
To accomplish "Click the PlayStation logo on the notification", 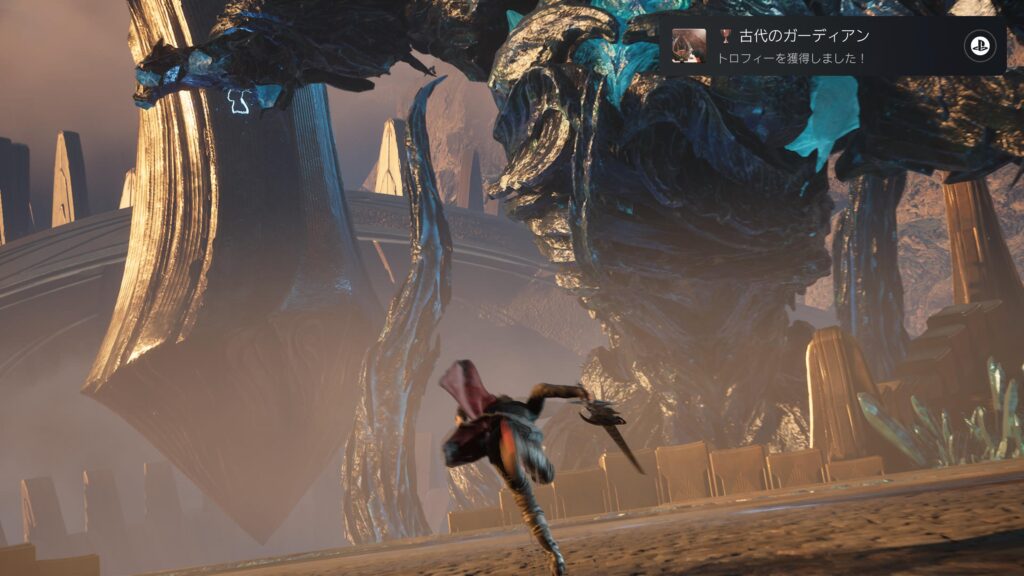I will 977,46.
